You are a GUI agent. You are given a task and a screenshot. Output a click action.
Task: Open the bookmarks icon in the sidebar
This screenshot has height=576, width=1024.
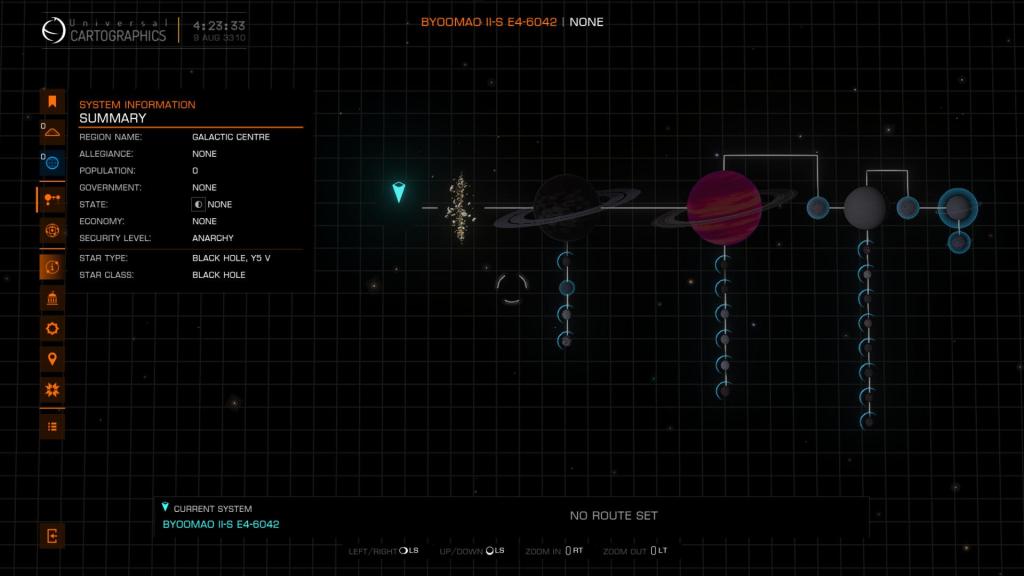[x=52, y=101]
